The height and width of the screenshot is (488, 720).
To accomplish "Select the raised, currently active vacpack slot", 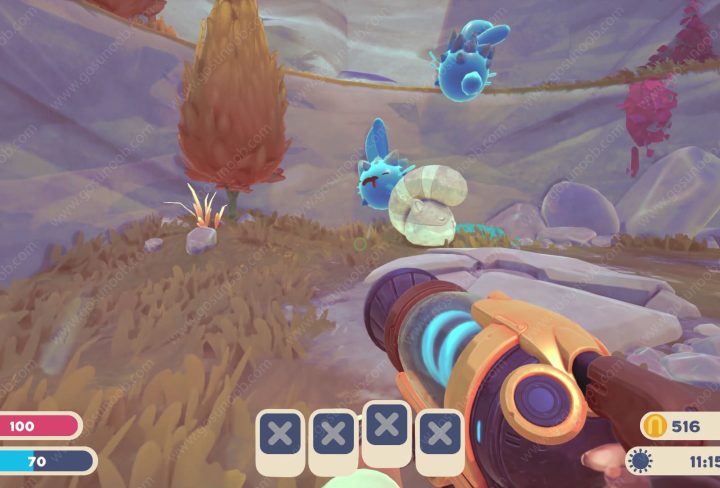I will click(386, 426).
